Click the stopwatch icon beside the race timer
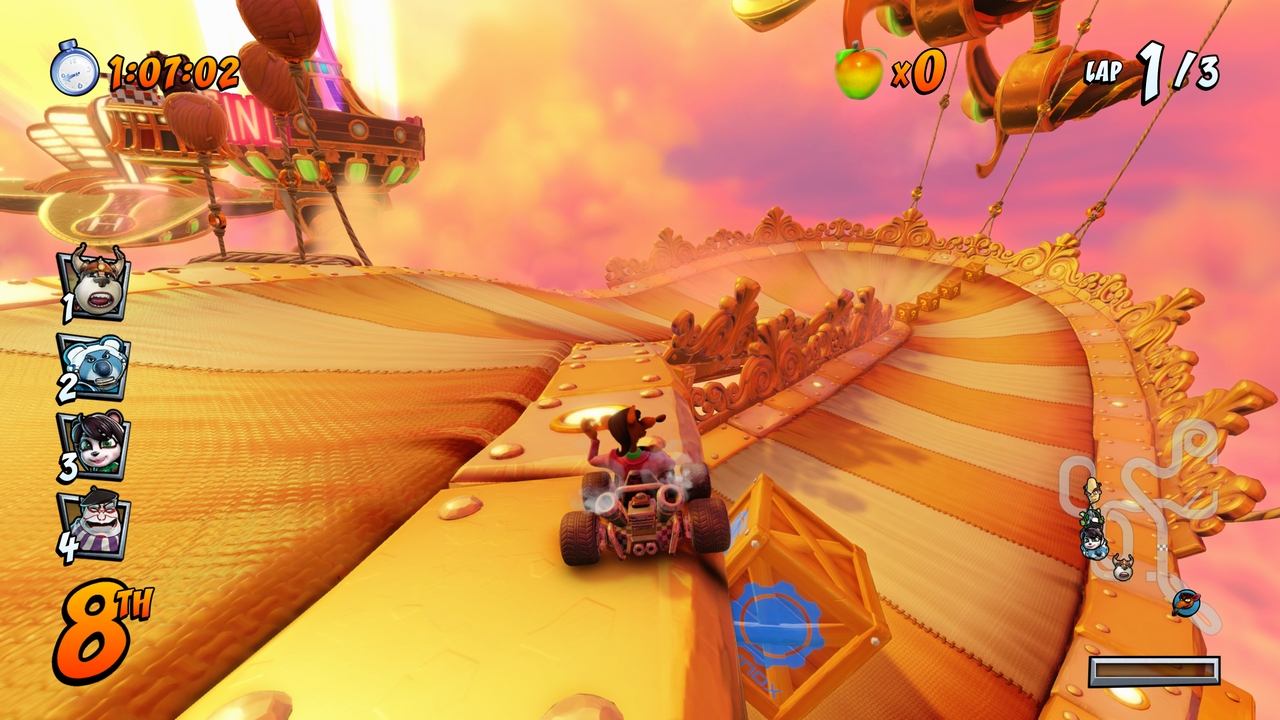The image size is (1280, 720). click(x=75, y=70)
